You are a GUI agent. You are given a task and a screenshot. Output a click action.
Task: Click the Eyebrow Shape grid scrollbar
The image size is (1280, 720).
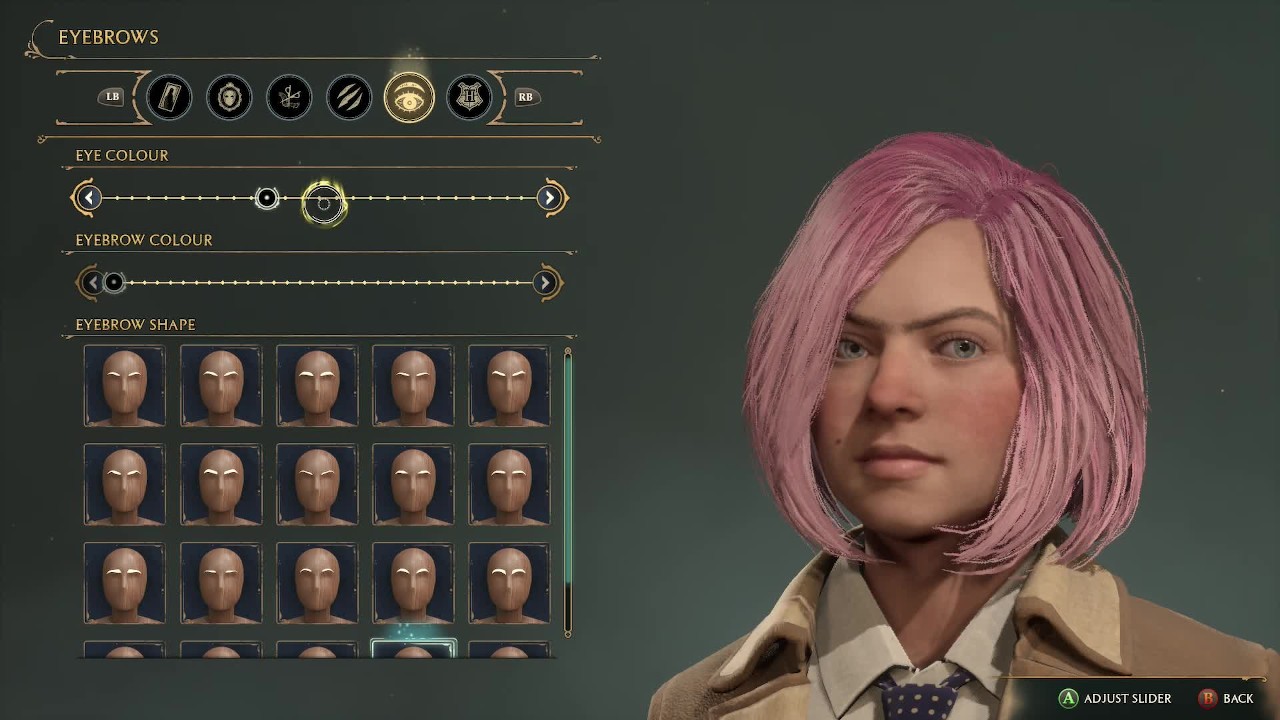pyautogui.click(x=568, y=490)
